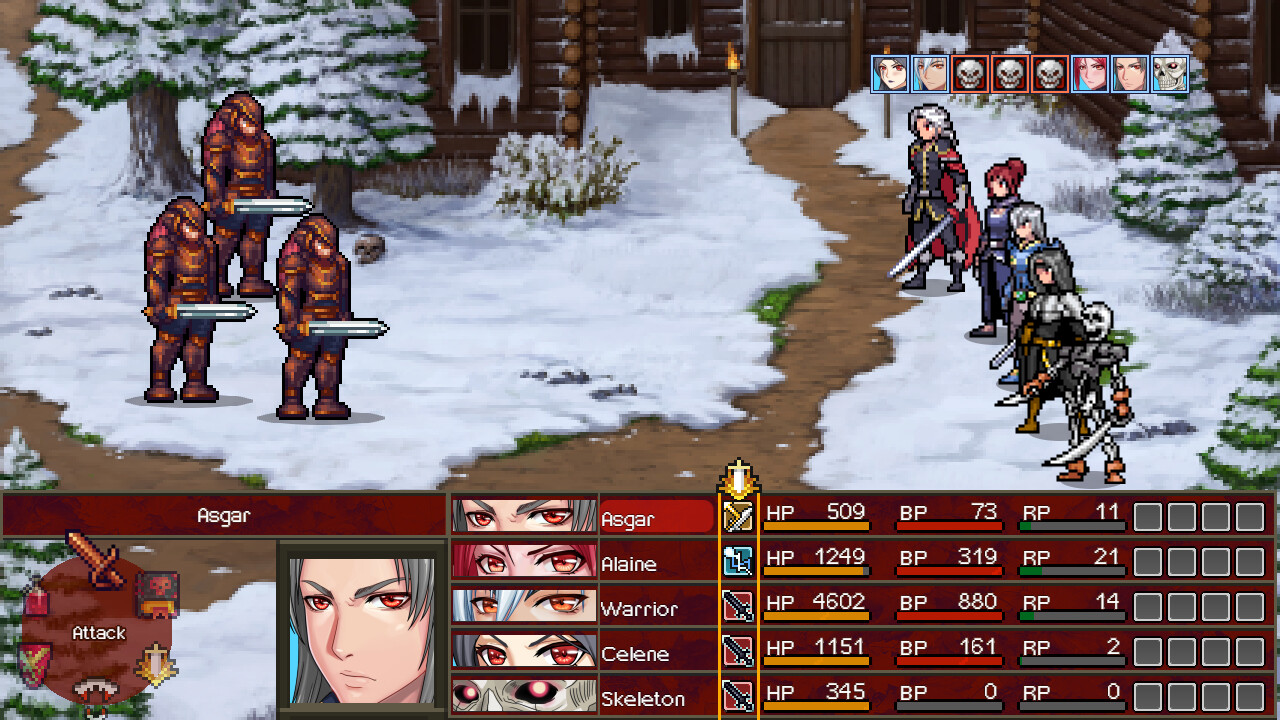This screenshot has height=720, width=1280.
Task: Click Asgar's eyes portrait thumbnail
Action: coord(523,513)
